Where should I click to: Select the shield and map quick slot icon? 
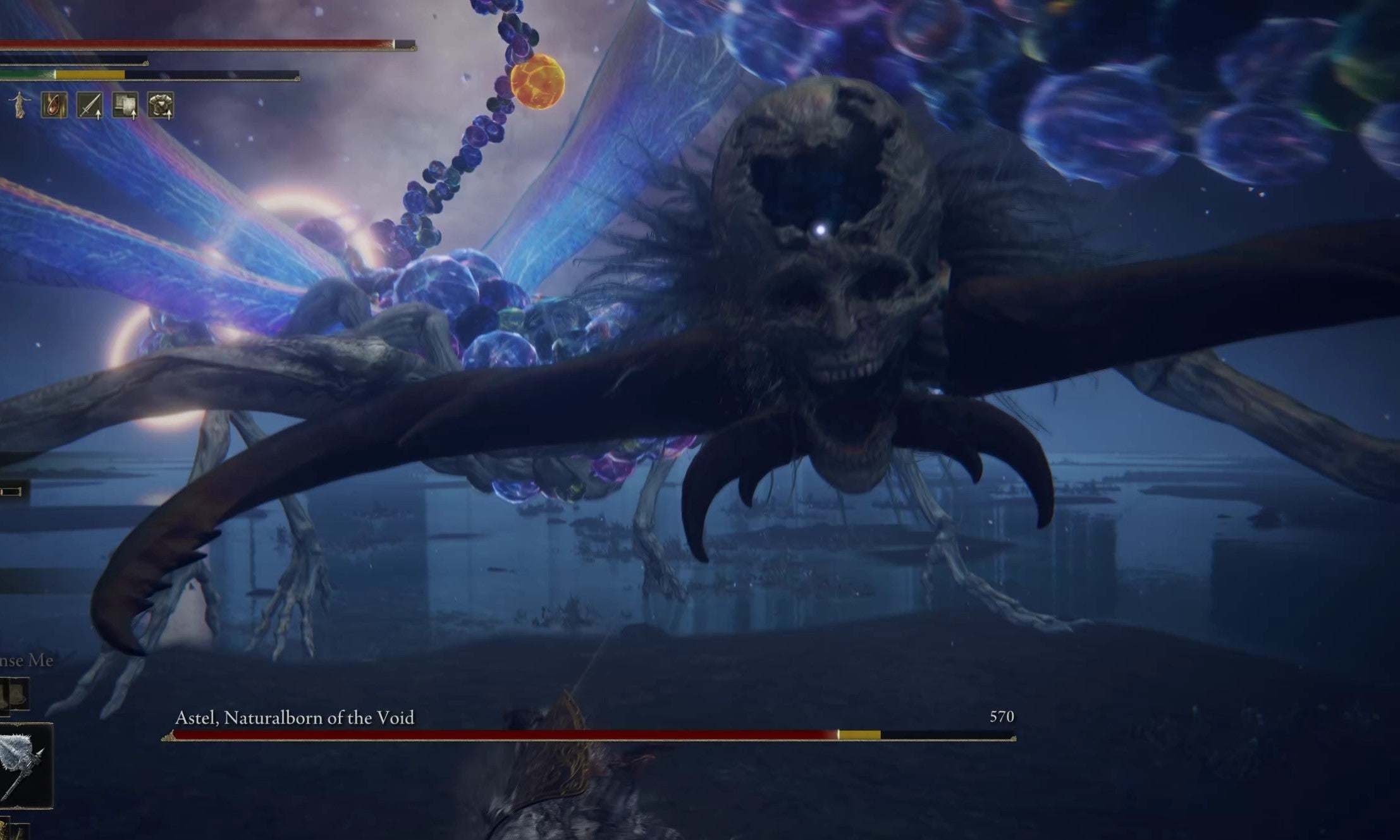click(x=125, y=106)
